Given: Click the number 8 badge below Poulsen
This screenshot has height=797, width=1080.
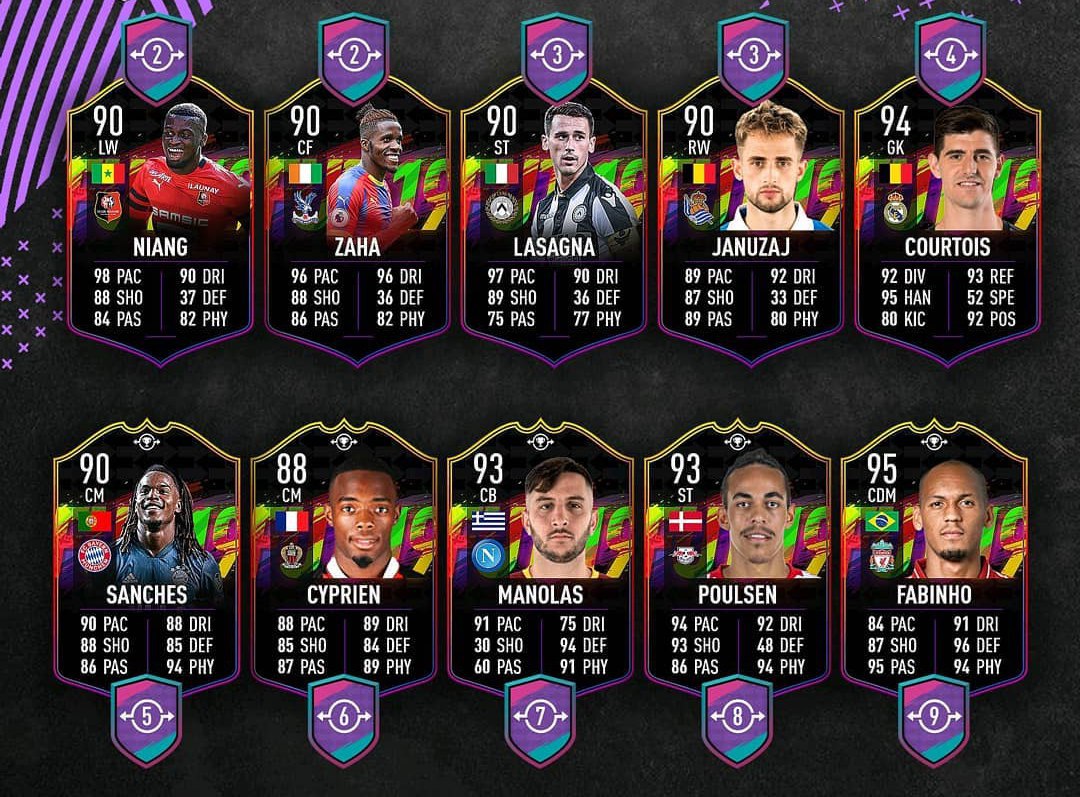Looking at the screenshot, I should pyautogui.click(x=737, y=717).
